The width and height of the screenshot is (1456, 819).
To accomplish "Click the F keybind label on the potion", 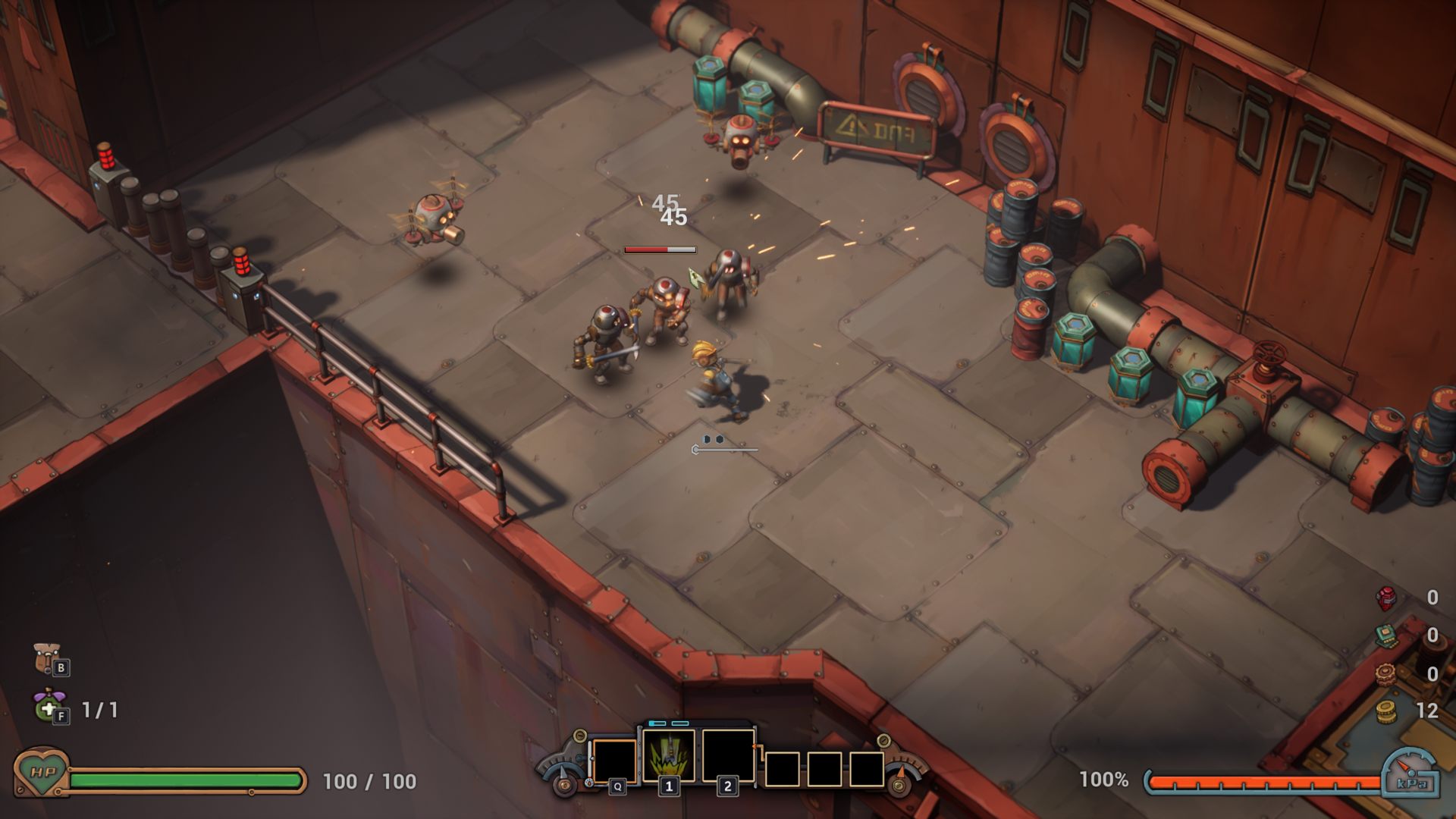I will (x=61, y=716).
